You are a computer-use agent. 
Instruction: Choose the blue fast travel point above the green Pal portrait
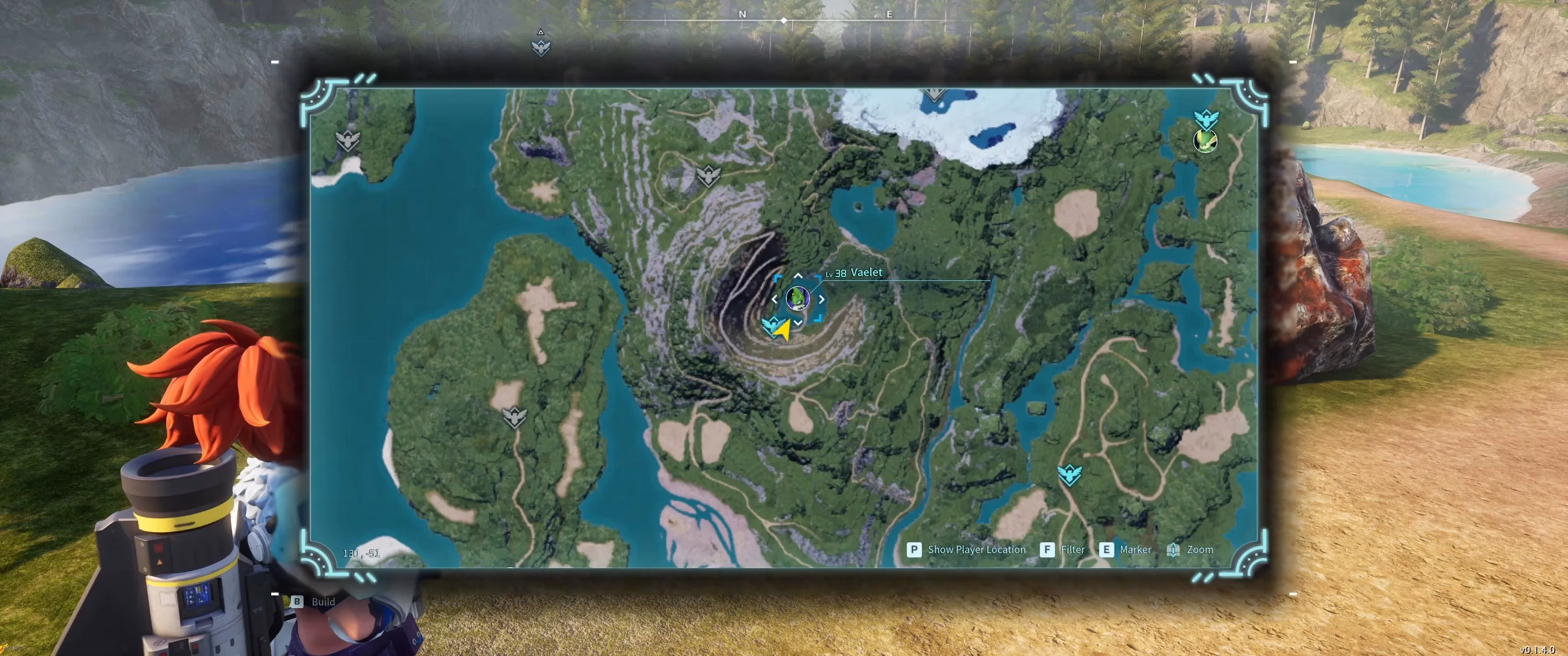click(1205, 118)
